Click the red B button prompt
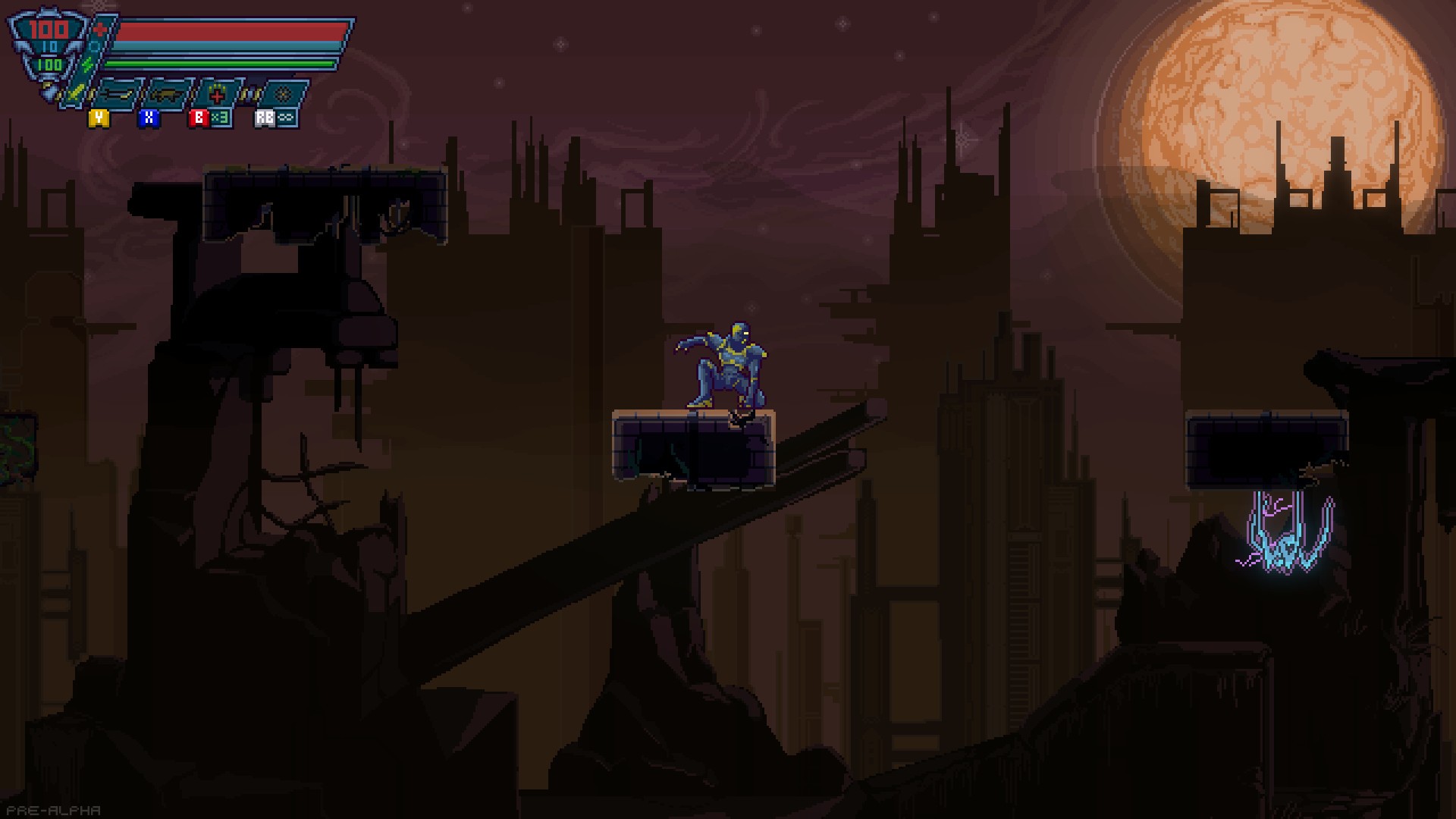 [199, 118]
